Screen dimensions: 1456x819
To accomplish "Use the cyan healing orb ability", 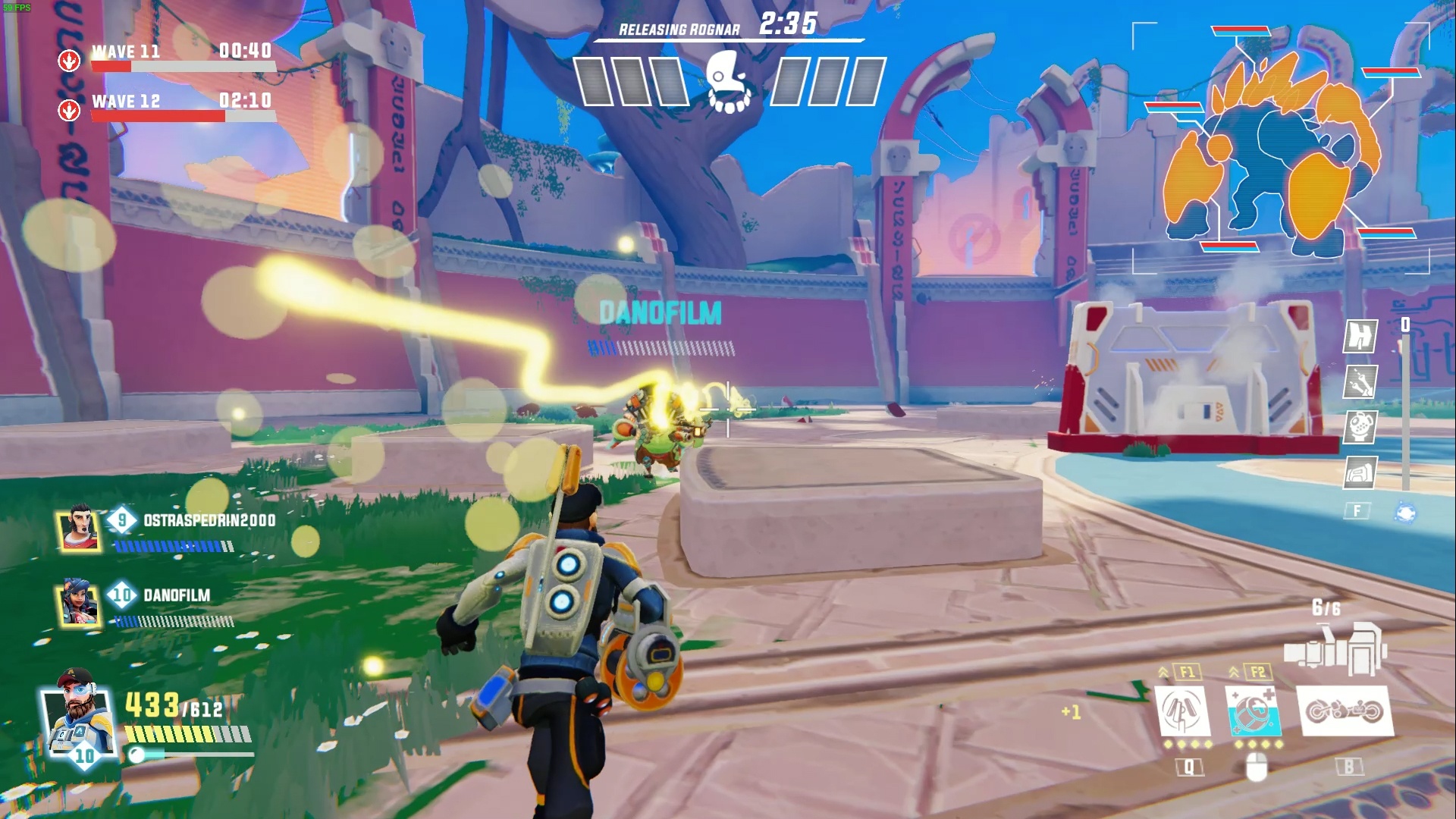I will tap(1254, 711).
